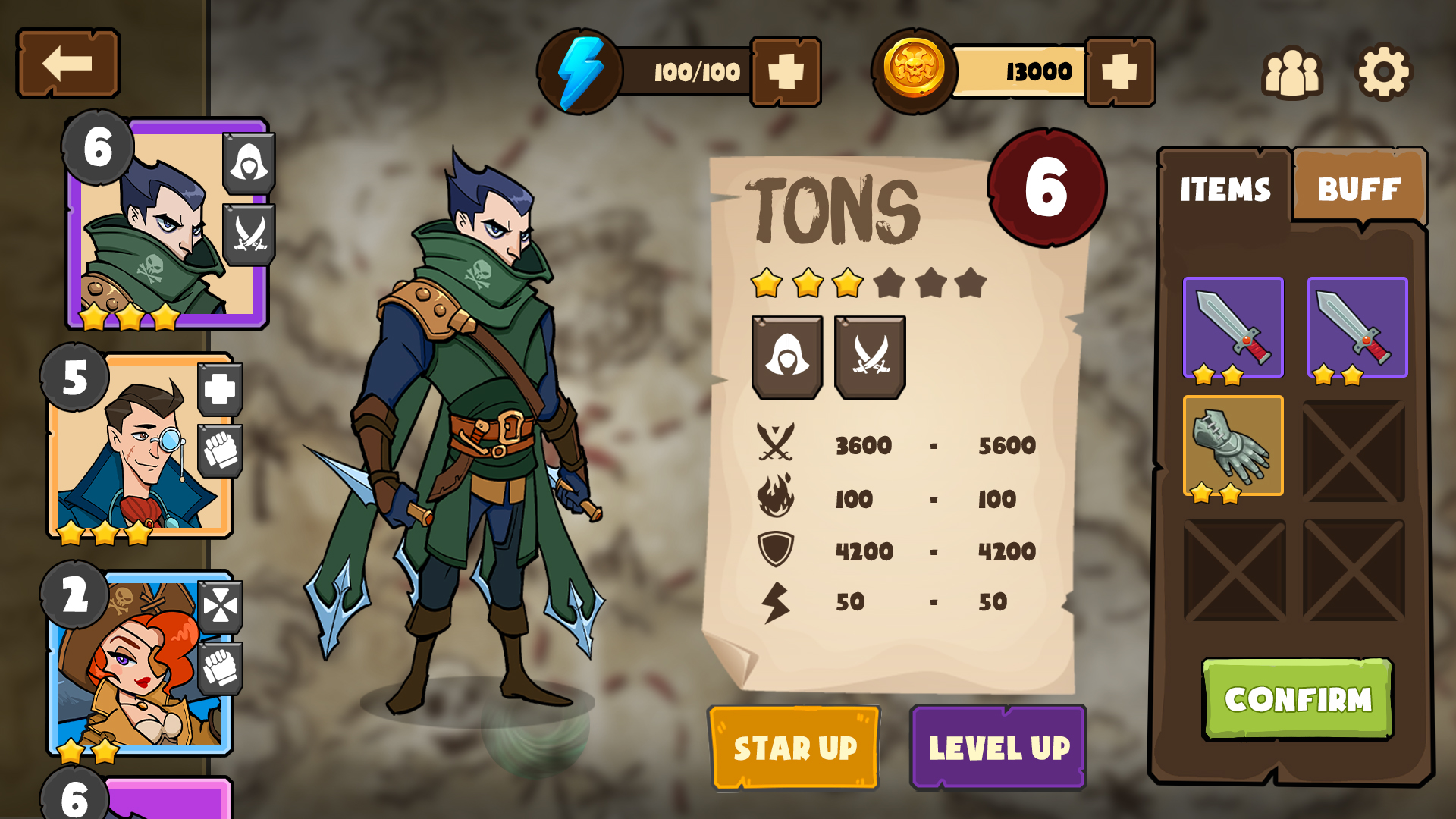The height and width of the screenshot is (819, 1456).
Task: Switch to the Items tab
Action: 1225,190
